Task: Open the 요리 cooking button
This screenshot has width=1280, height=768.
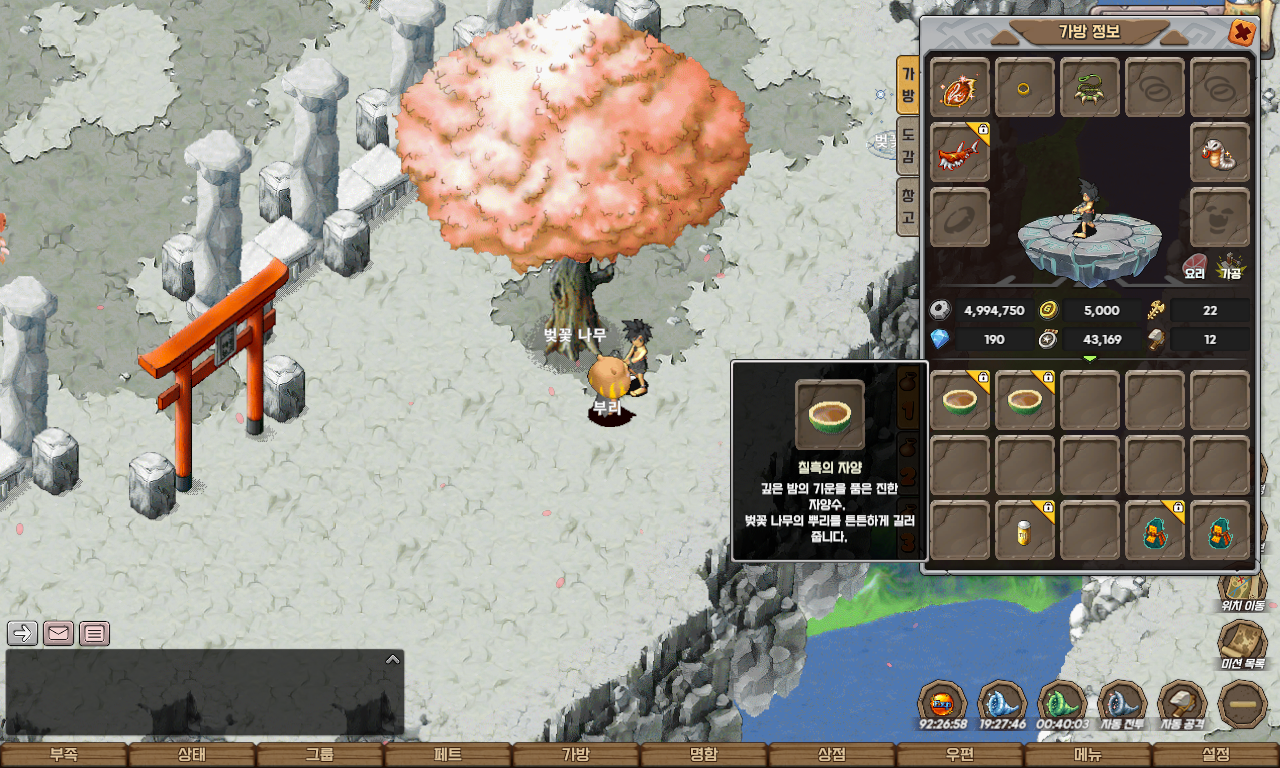Action: point(1194,265)
